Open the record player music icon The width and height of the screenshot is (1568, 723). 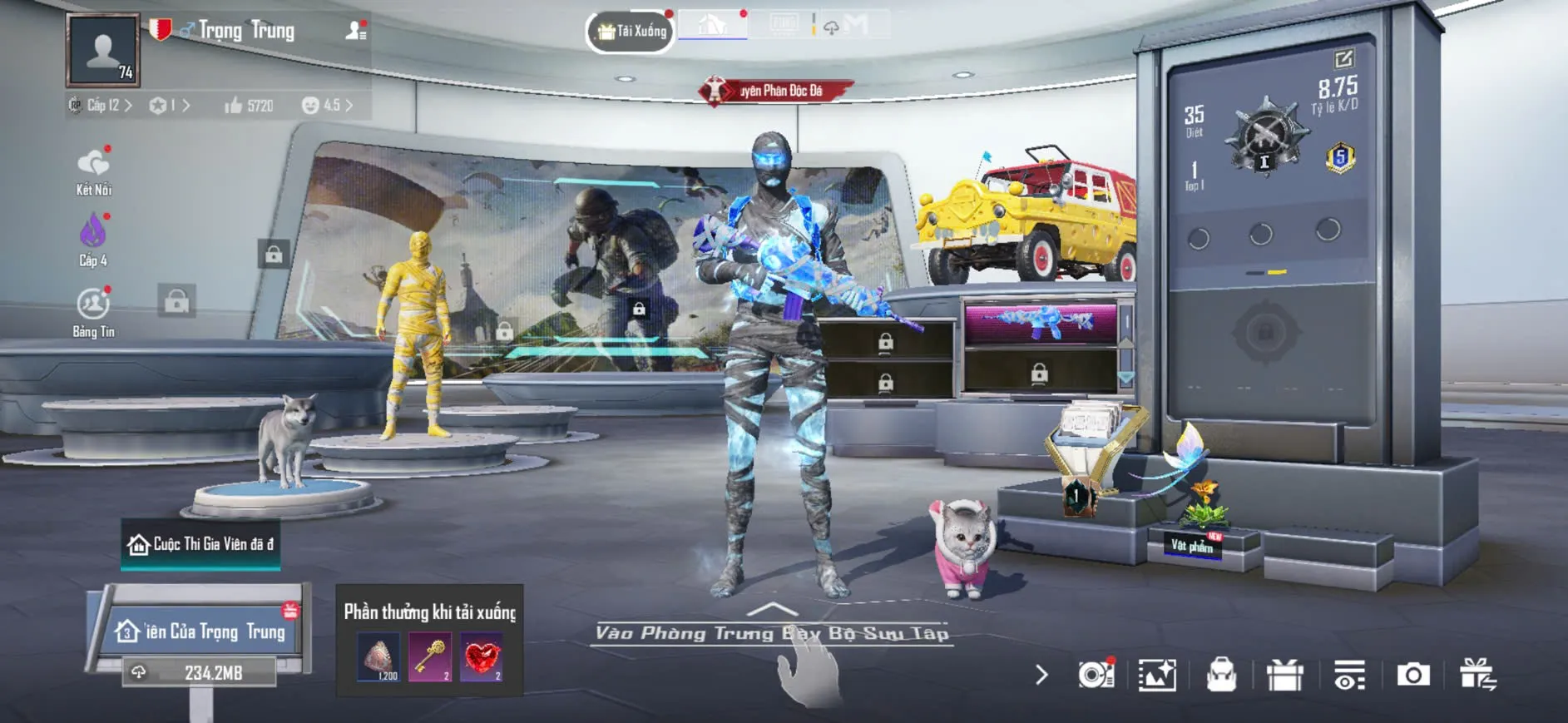[1096, 675]
